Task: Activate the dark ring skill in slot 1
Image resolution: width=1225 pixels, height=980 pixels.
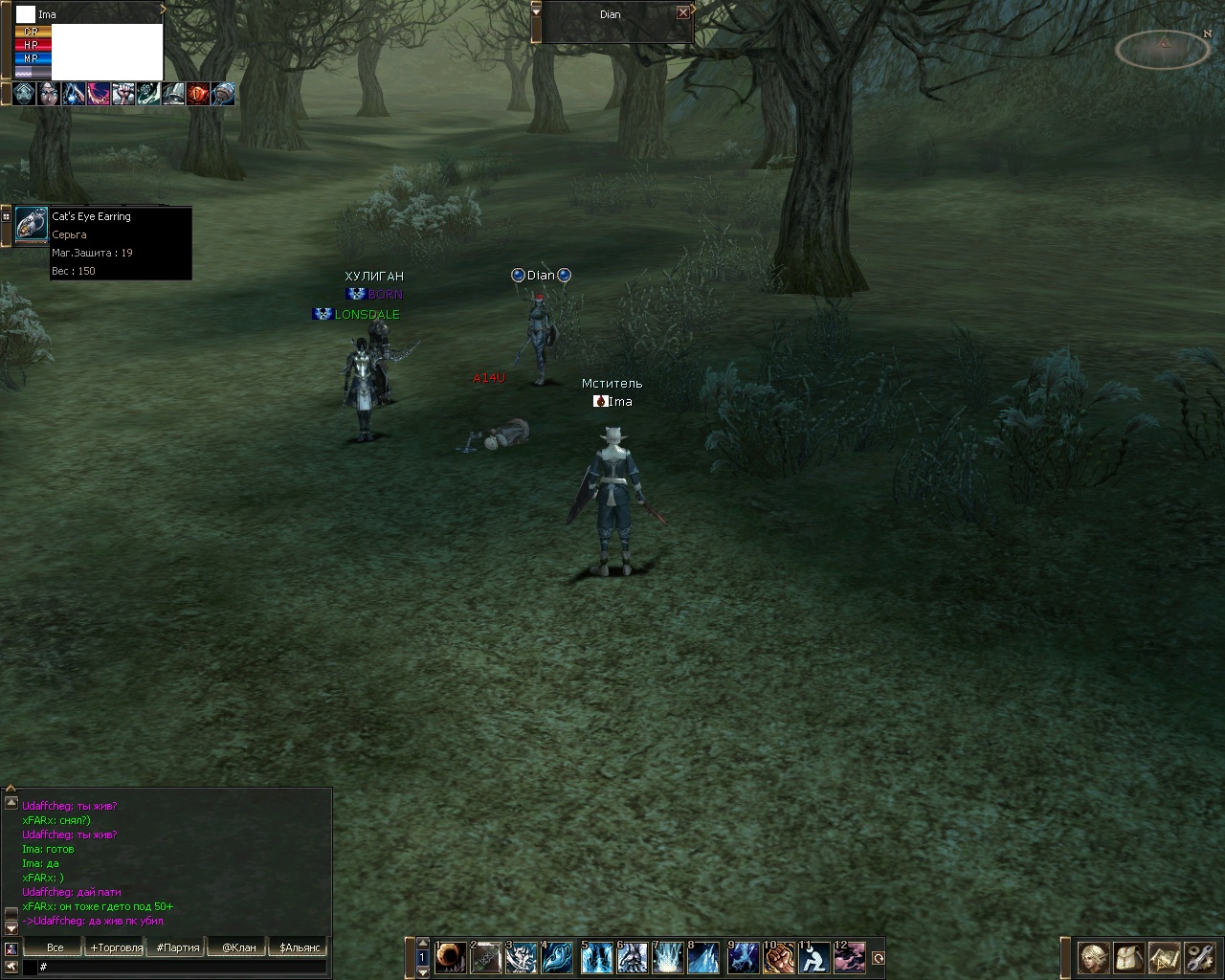Action: (x=451, y=957)
